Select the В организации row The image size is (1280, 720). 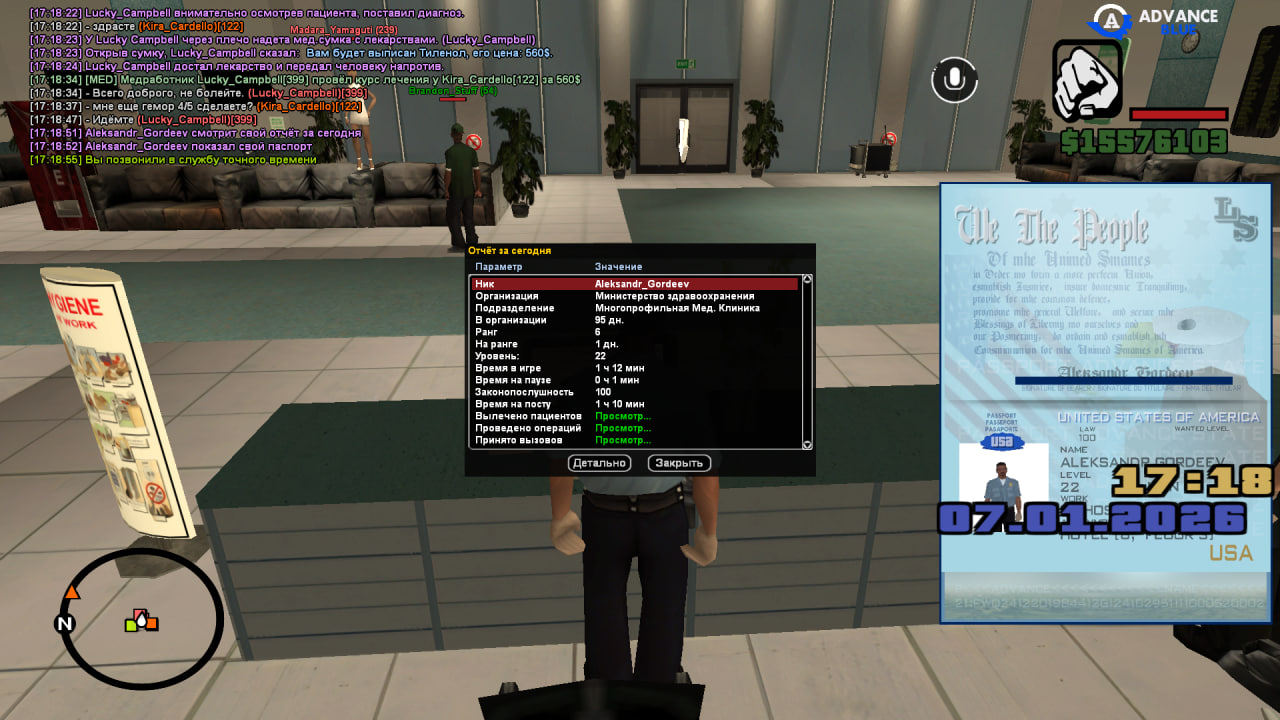pyautogui.click(x=635, y=320)
